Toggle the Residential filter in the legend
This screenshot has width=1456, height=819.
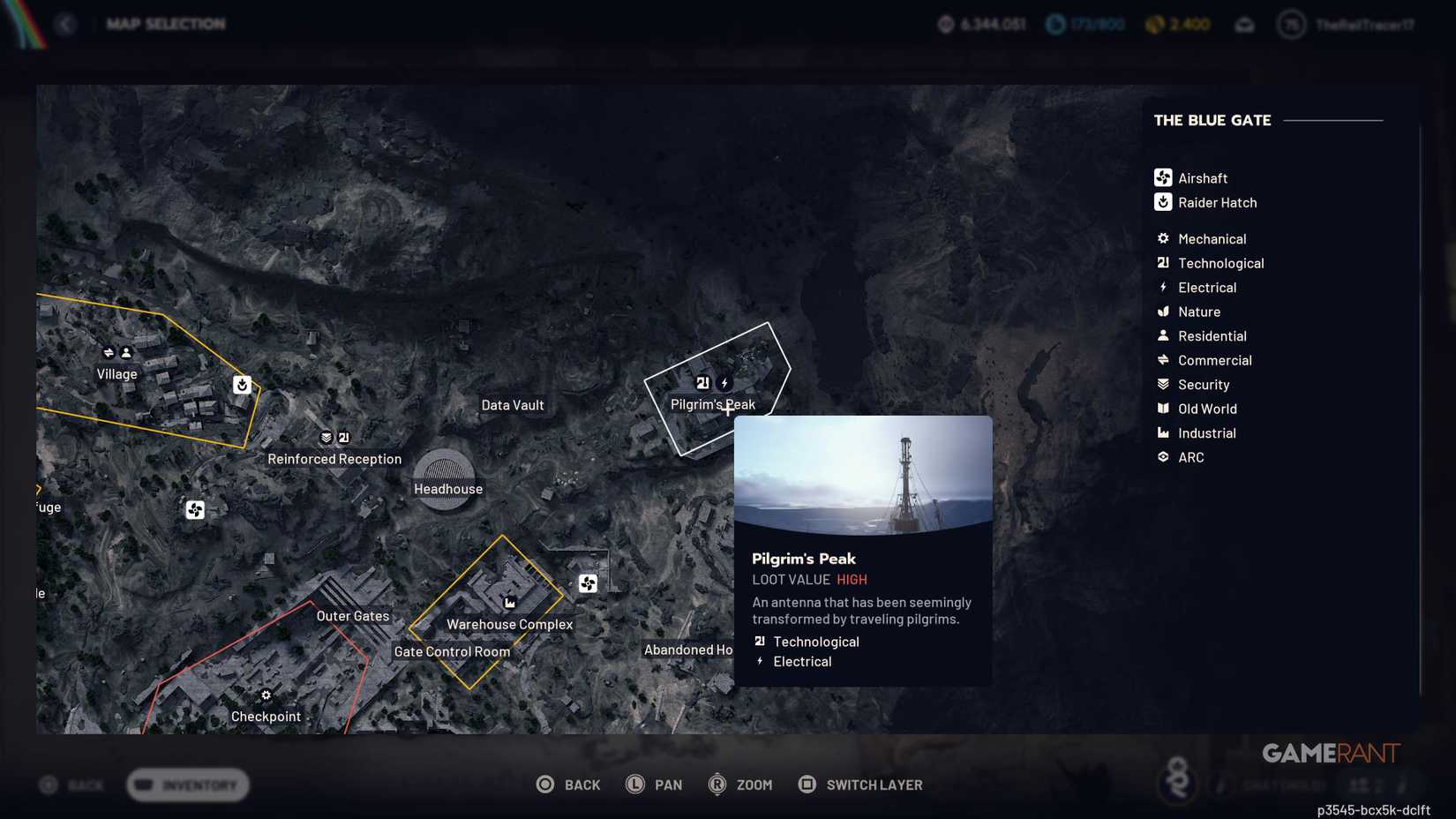click(1162, 335)
